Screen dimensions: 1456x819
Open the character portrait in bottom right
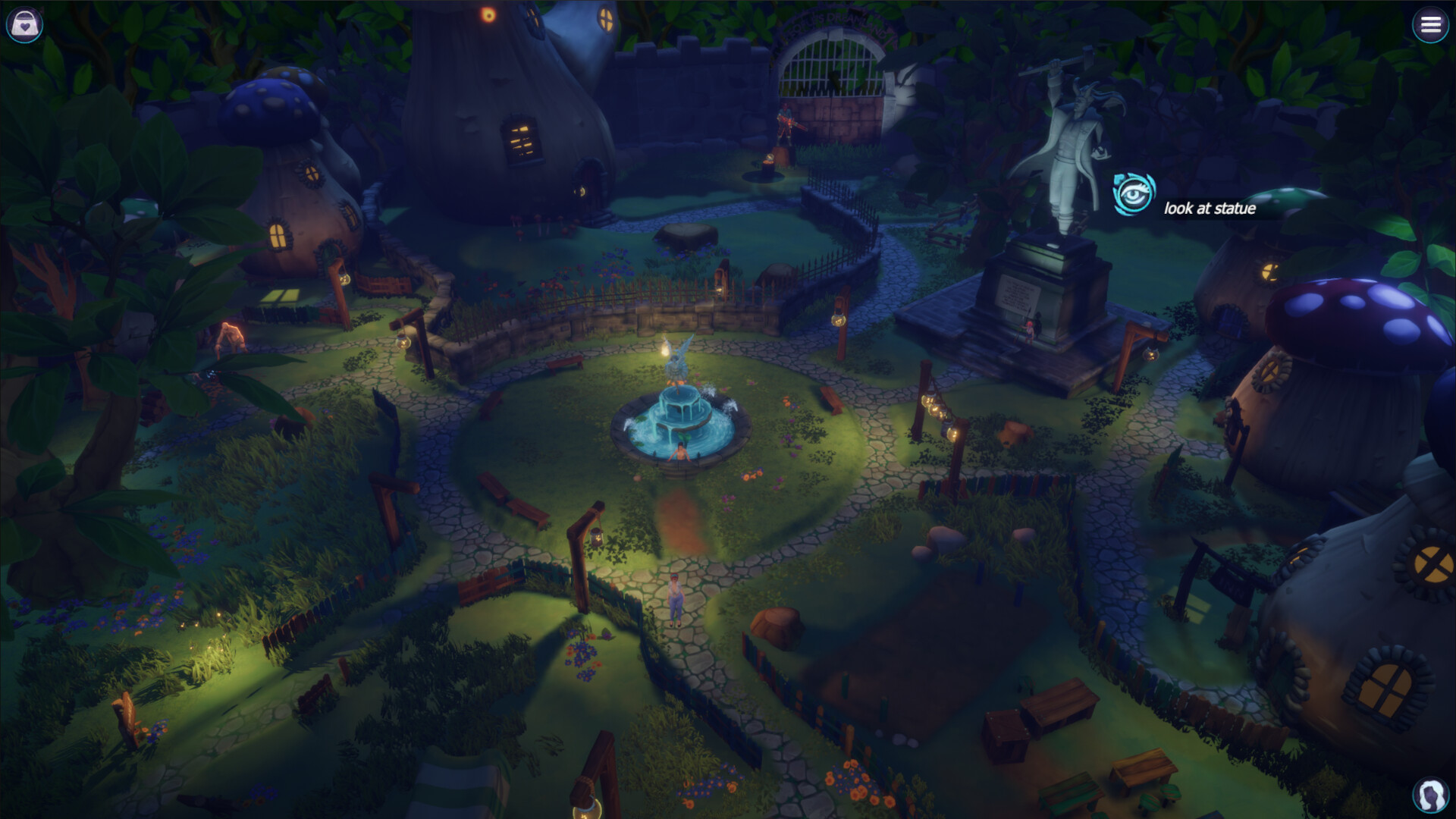coord(1430,794)
